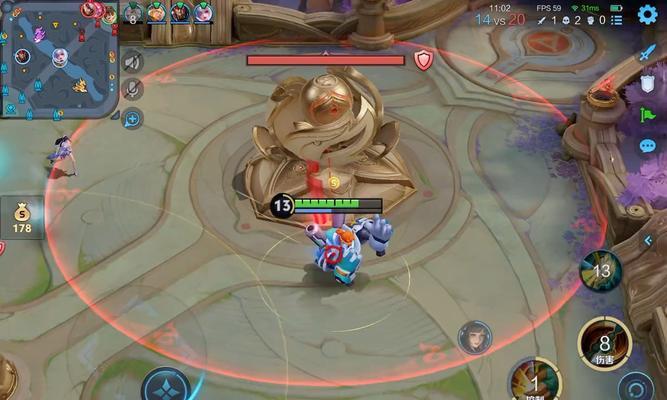Image resolution: width=667 pixels, height=400 pixels.
Task: Open the shop via the gold bag
Action: pos(22,217)
